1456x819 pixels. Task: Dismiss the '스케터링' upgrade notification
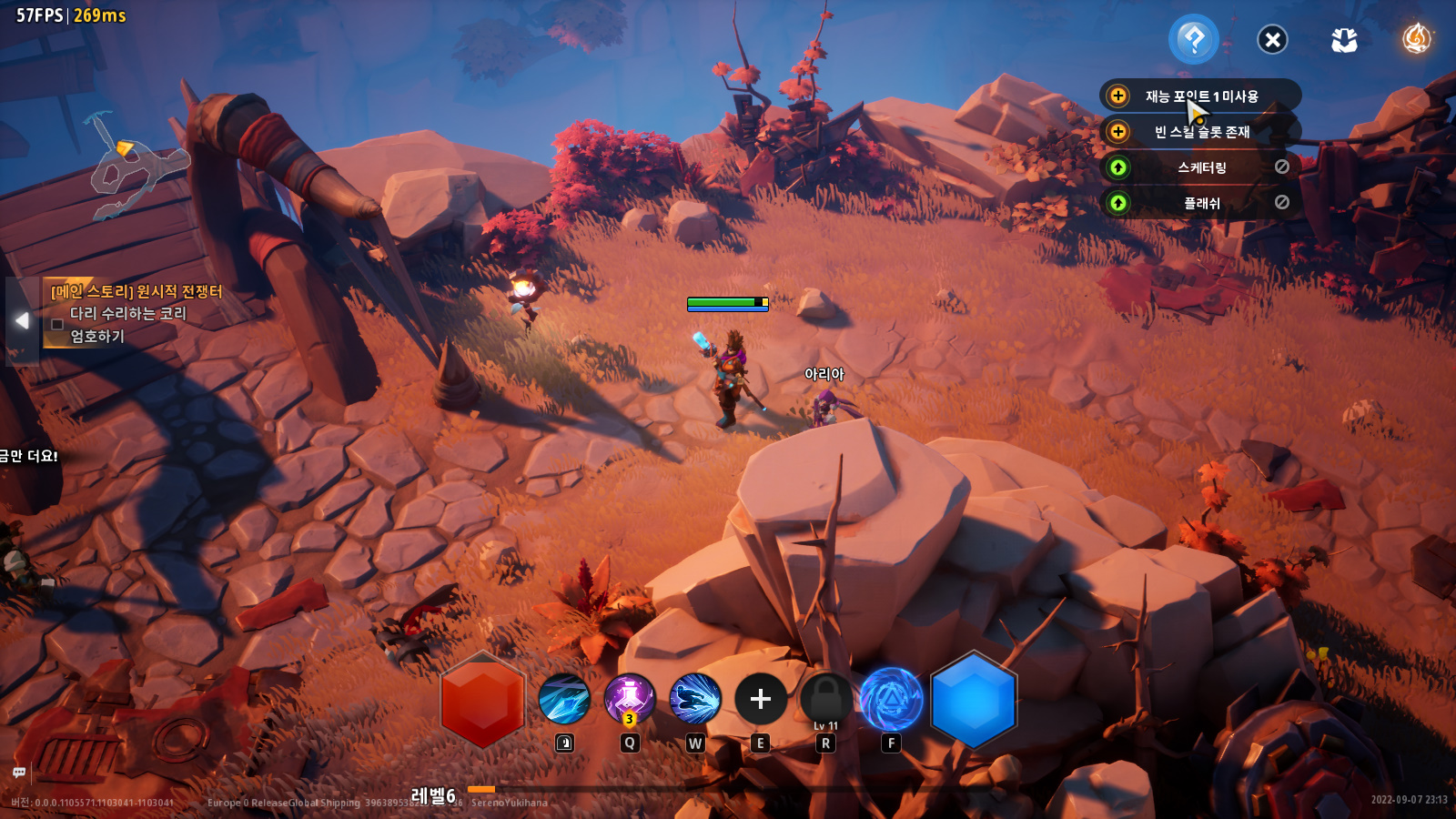pos(1281,167)
